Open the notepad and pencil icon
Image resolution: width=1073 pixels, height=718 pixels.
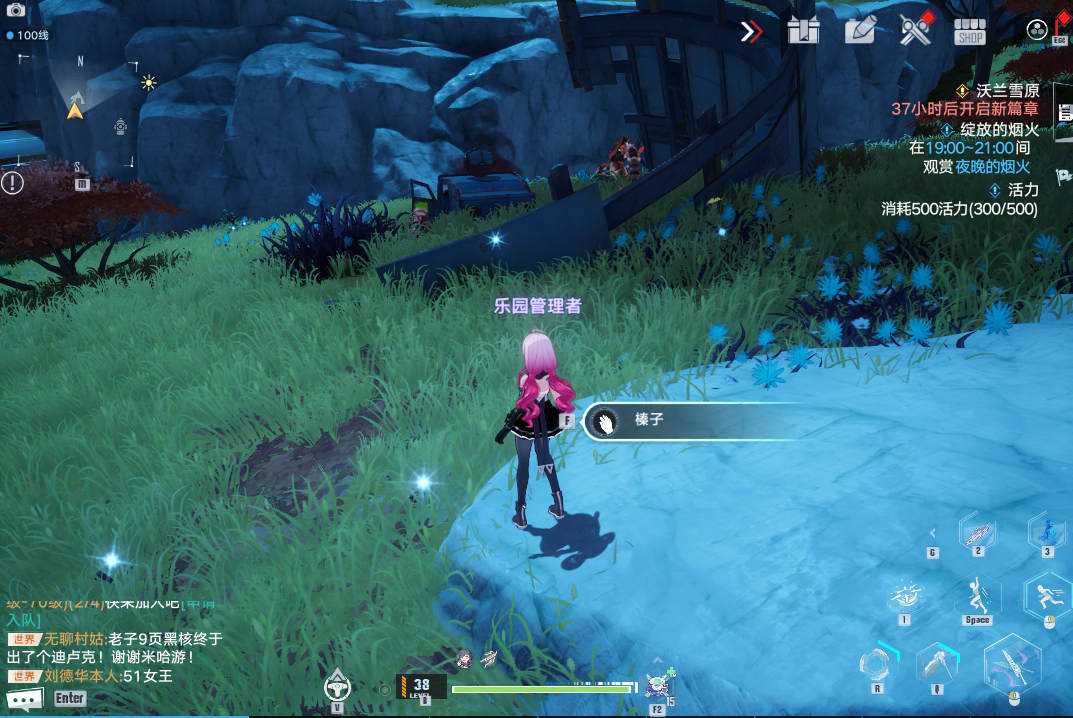859,31
